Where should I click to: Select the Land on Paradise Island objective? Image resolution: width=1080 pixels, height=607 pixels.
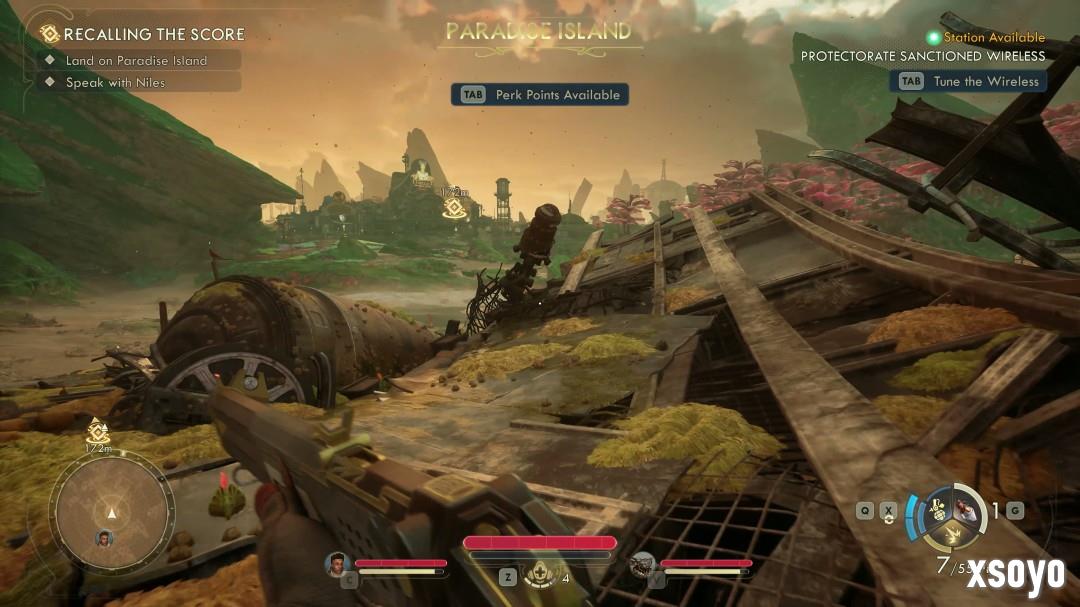[136, 60]
